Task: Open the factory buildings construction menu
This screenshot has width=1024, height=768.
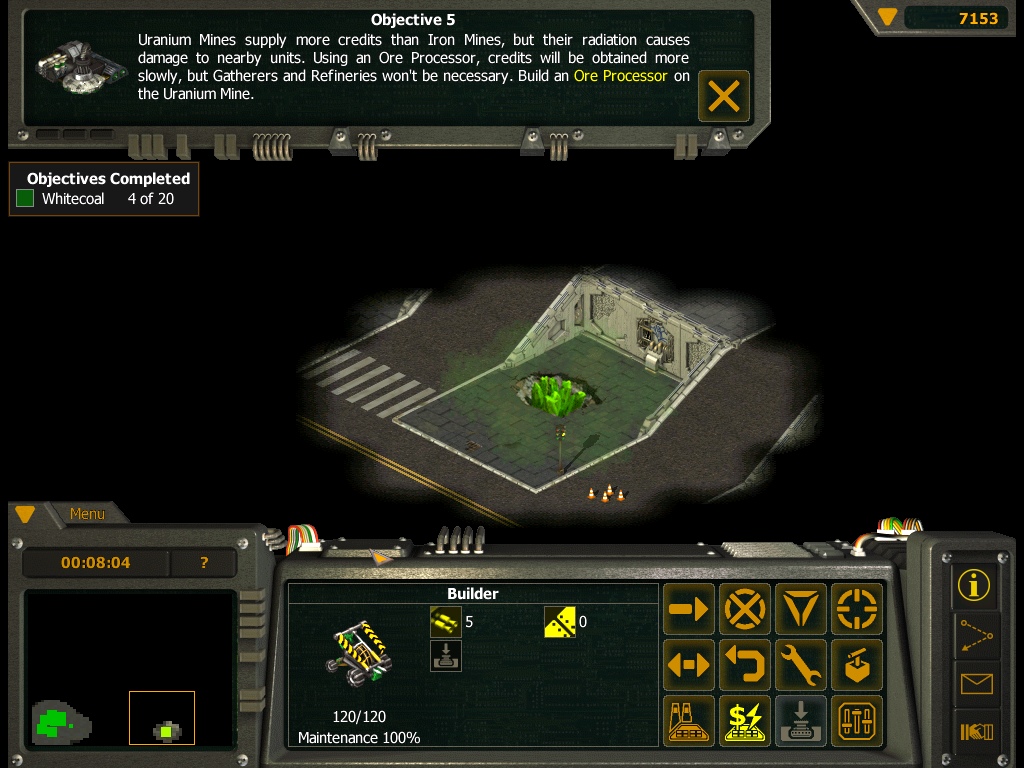Action: pyautogui.click(x=689, y=721)
